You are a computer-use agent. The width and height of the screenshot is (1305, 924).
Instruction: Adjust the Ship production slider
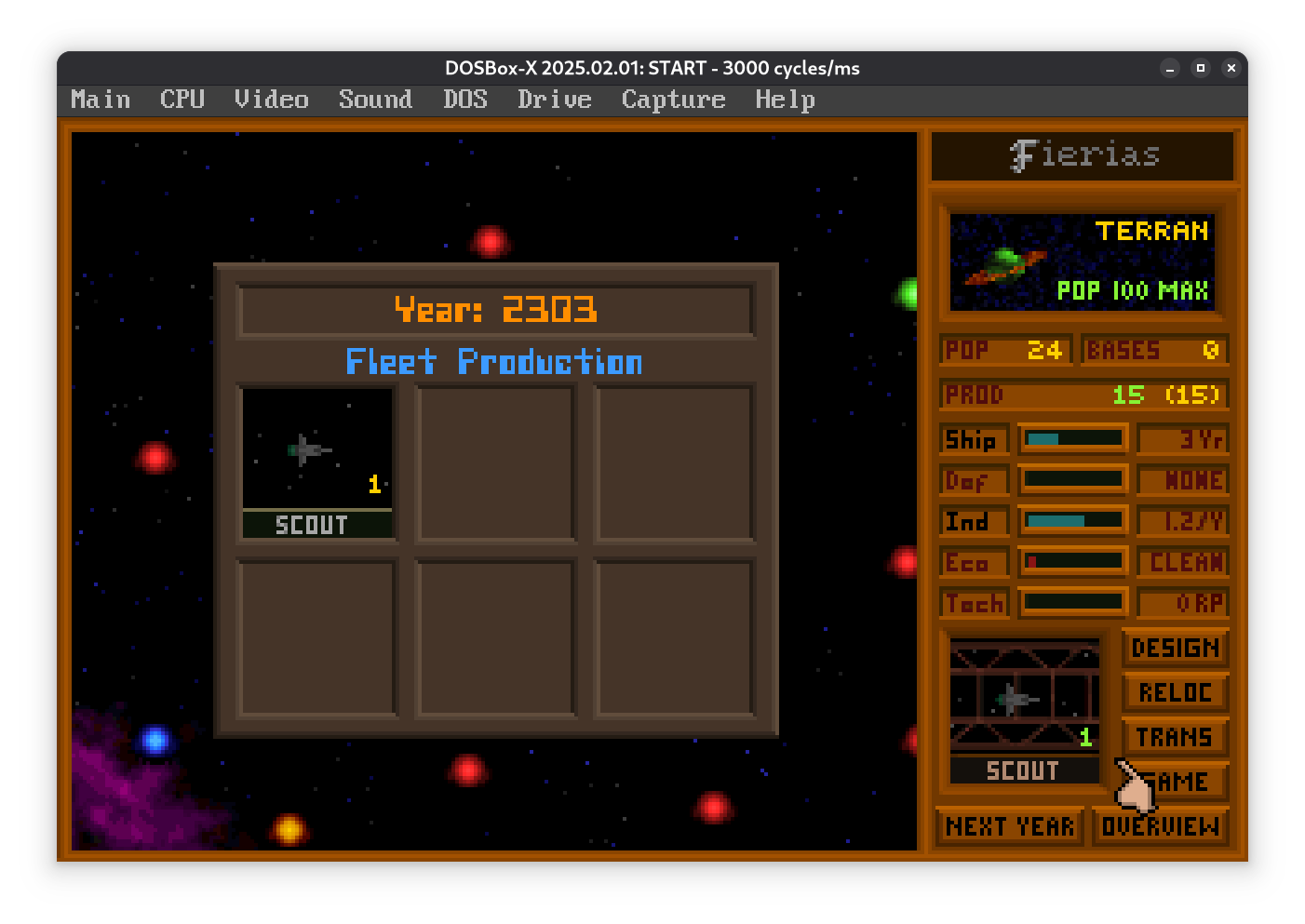(x=1073, y=438)
